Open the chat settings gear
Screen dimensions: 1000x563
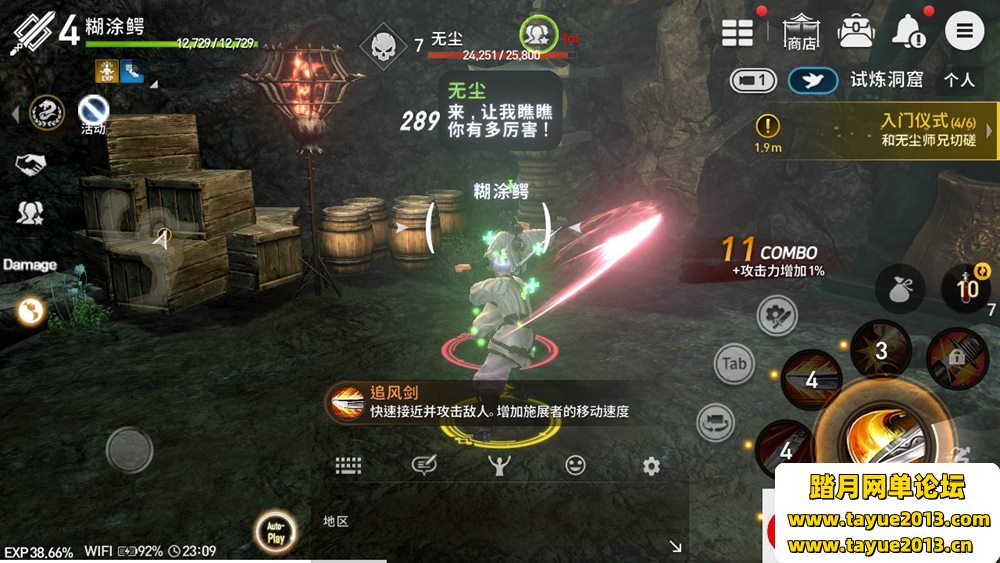[x=651, y=466]
